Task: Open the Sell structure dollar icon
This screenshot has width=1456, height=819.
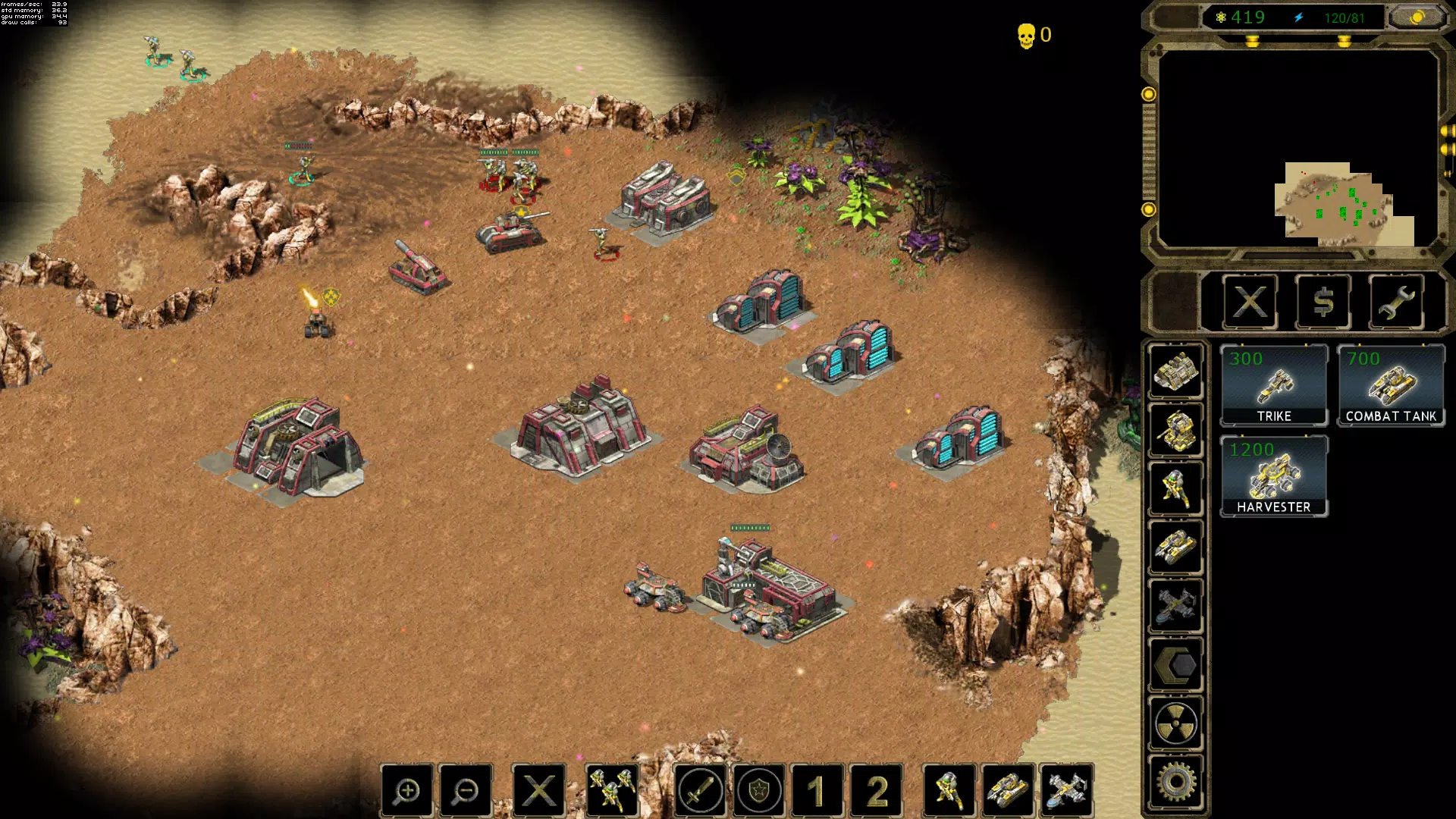Action: [1323, 303]
